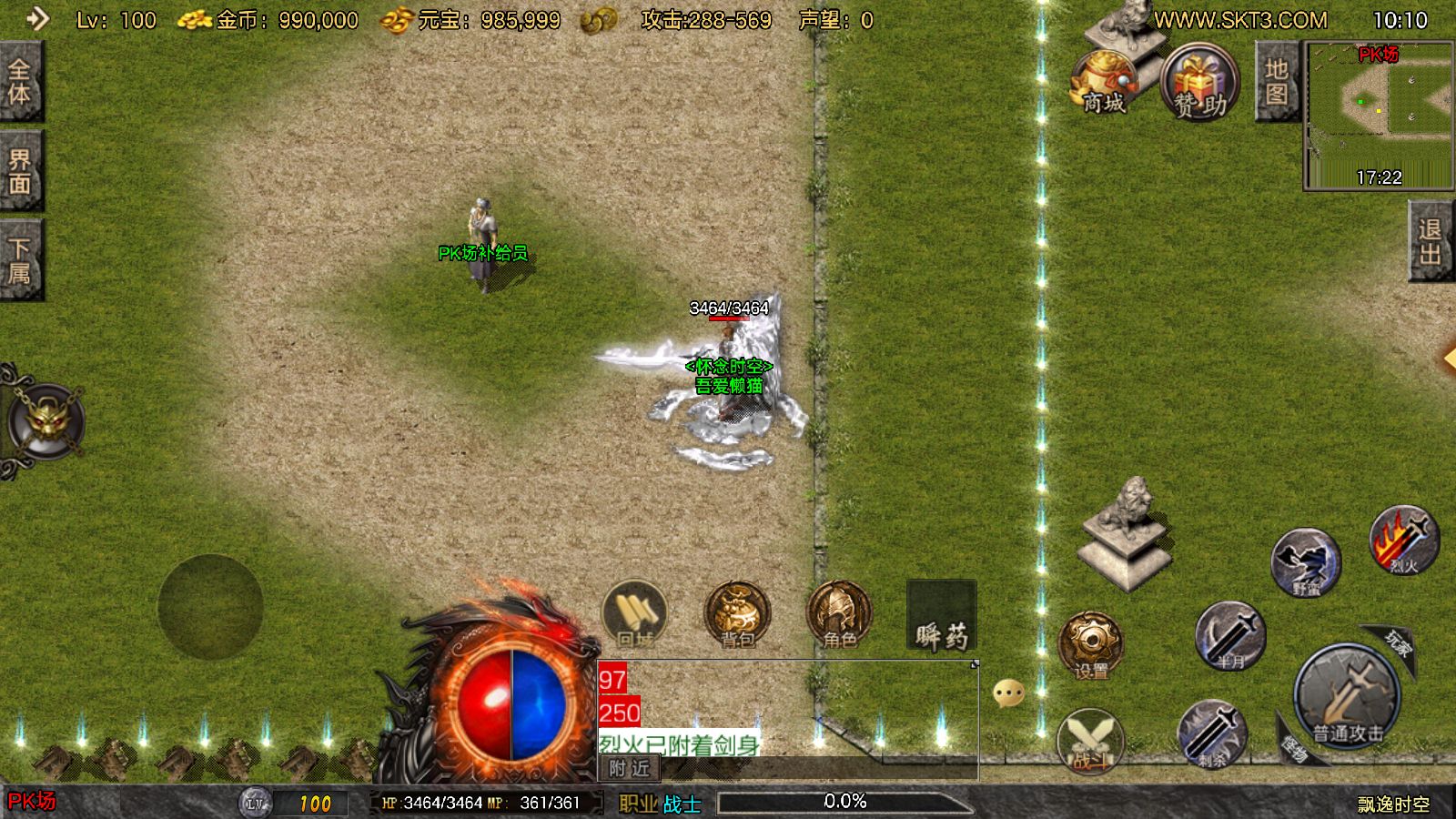Screen dimensions: 1456x819
Task: Click the 0.0% experience progress bar
Action: point(844,801)
